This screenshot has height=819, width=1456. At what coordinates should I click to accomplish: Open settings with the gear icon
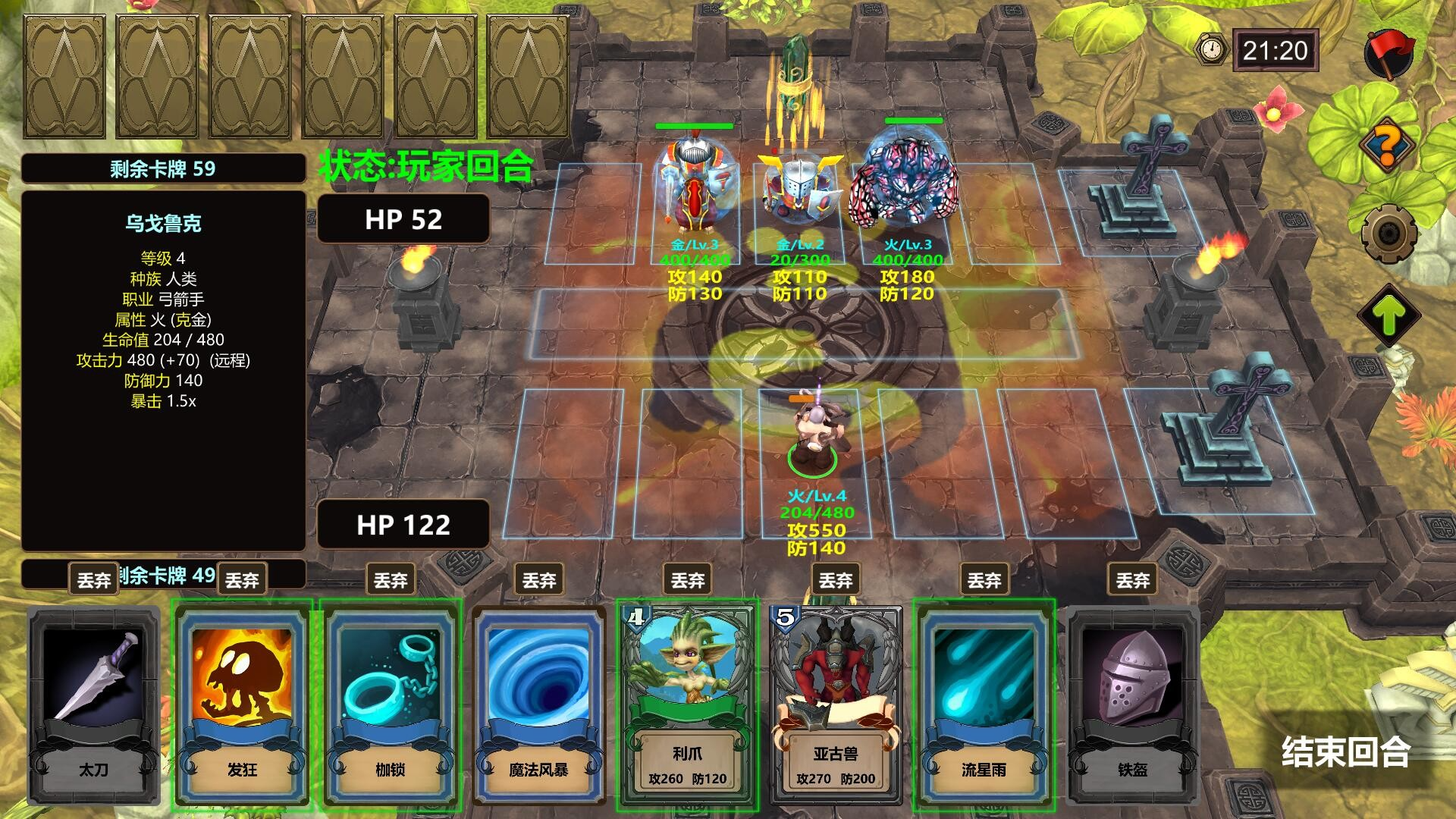(1388, 232)
